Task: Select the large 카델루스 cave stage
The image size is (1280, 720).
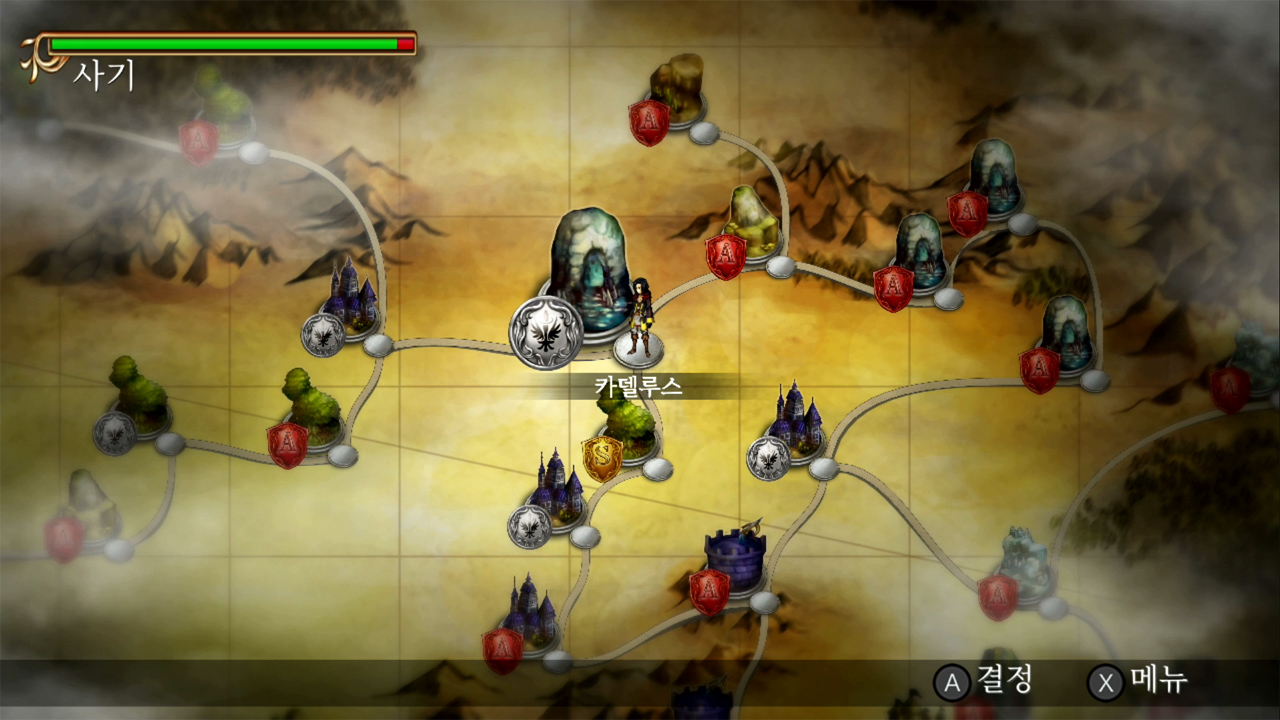Action: 589,275
